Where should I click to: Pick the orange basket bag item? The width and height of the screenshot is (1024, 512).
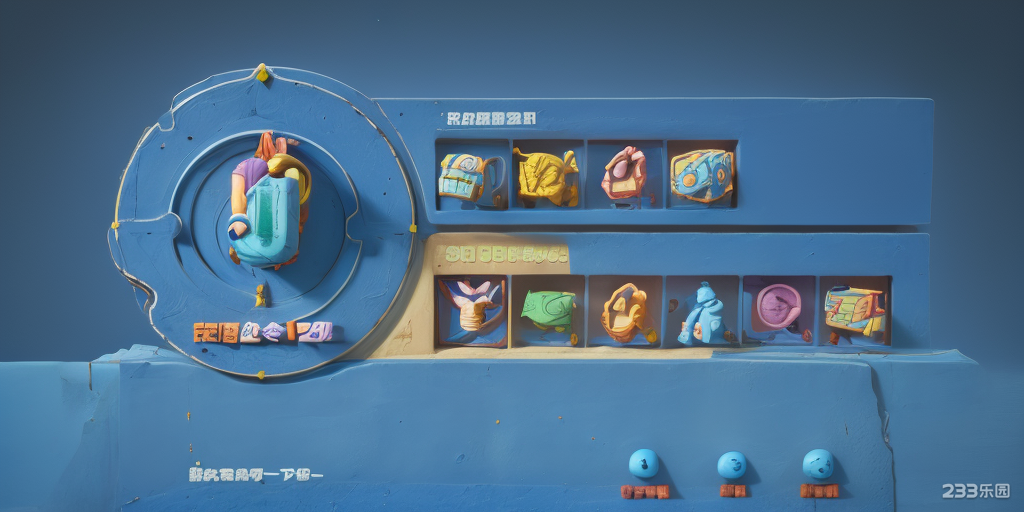tap(625, 311)
